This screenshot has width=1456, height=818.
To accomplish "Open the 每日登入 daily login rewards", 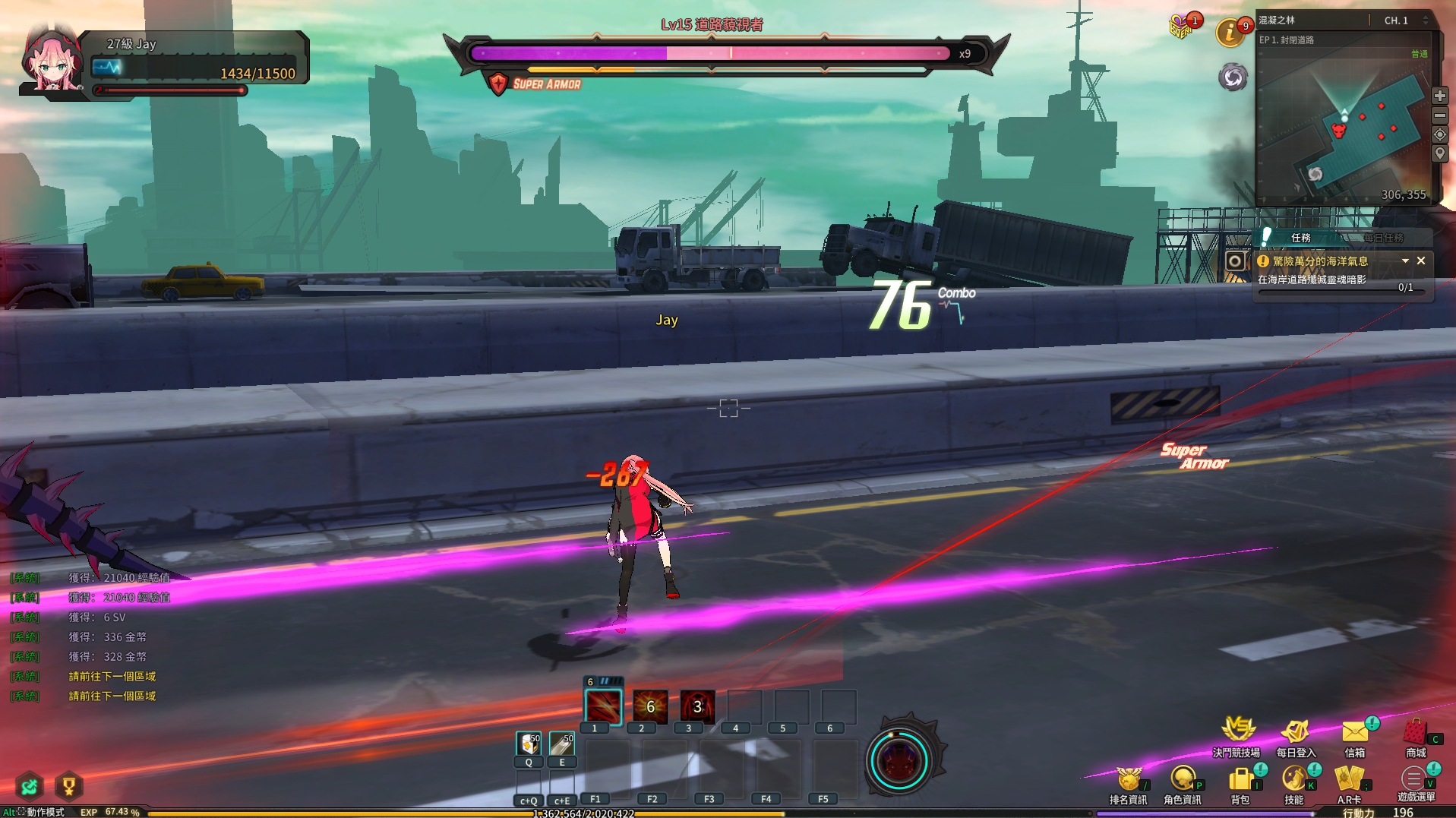I will pyautogui.click(x=1296, y=732).
